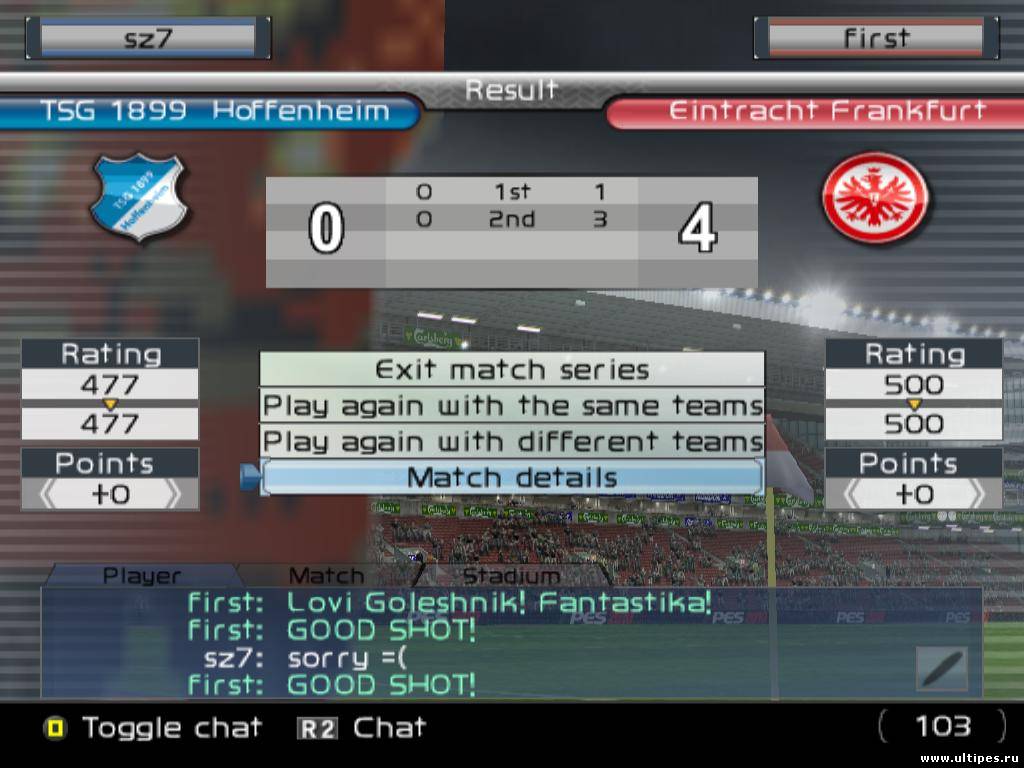Select Exit match series

512,369
